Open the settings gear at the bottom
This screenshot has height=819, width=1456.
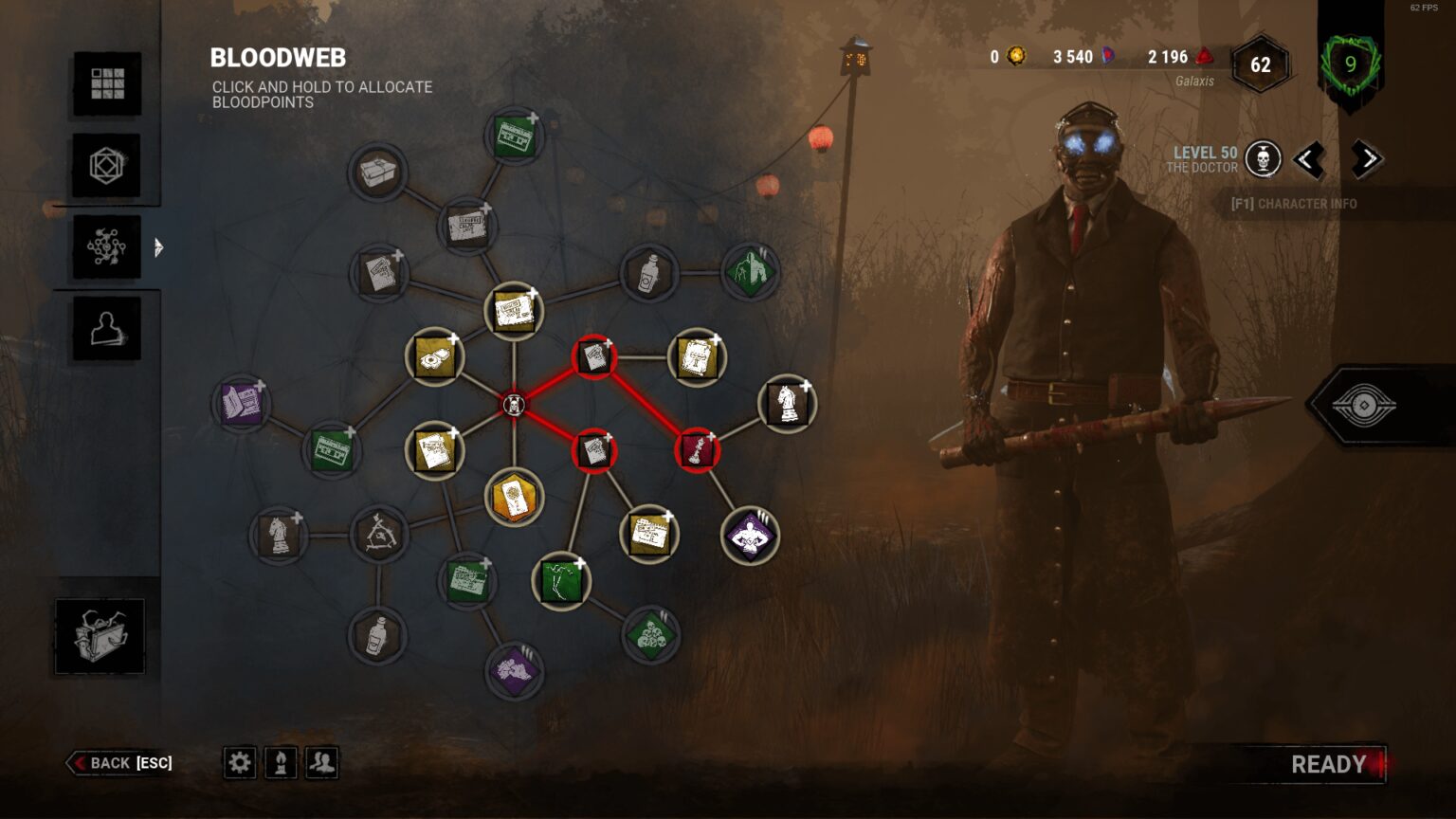tap(240, 762)
